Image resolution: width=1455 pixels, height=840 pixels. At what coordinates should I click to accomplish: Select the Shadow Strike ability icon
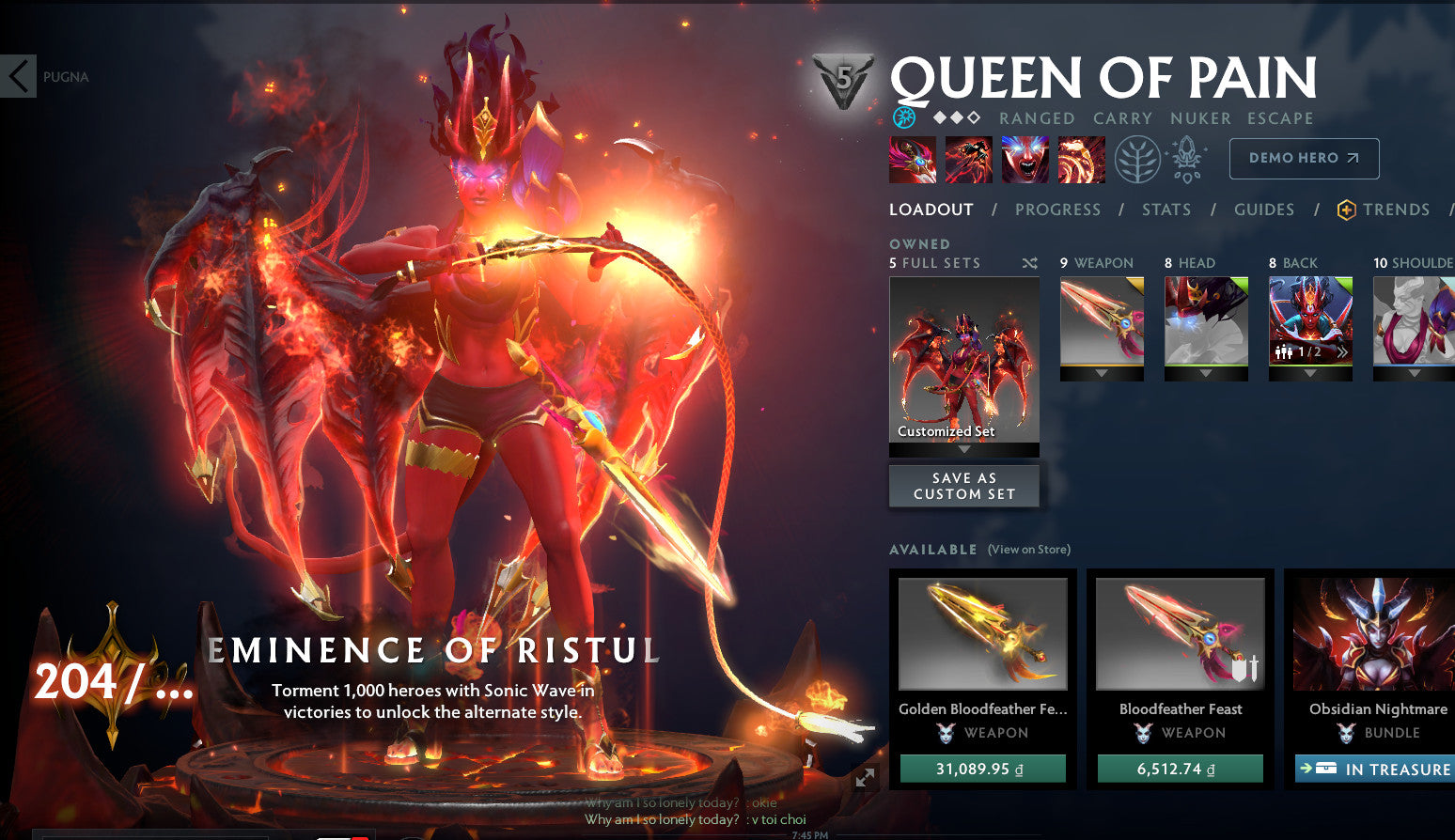click(x=912, y=159)
